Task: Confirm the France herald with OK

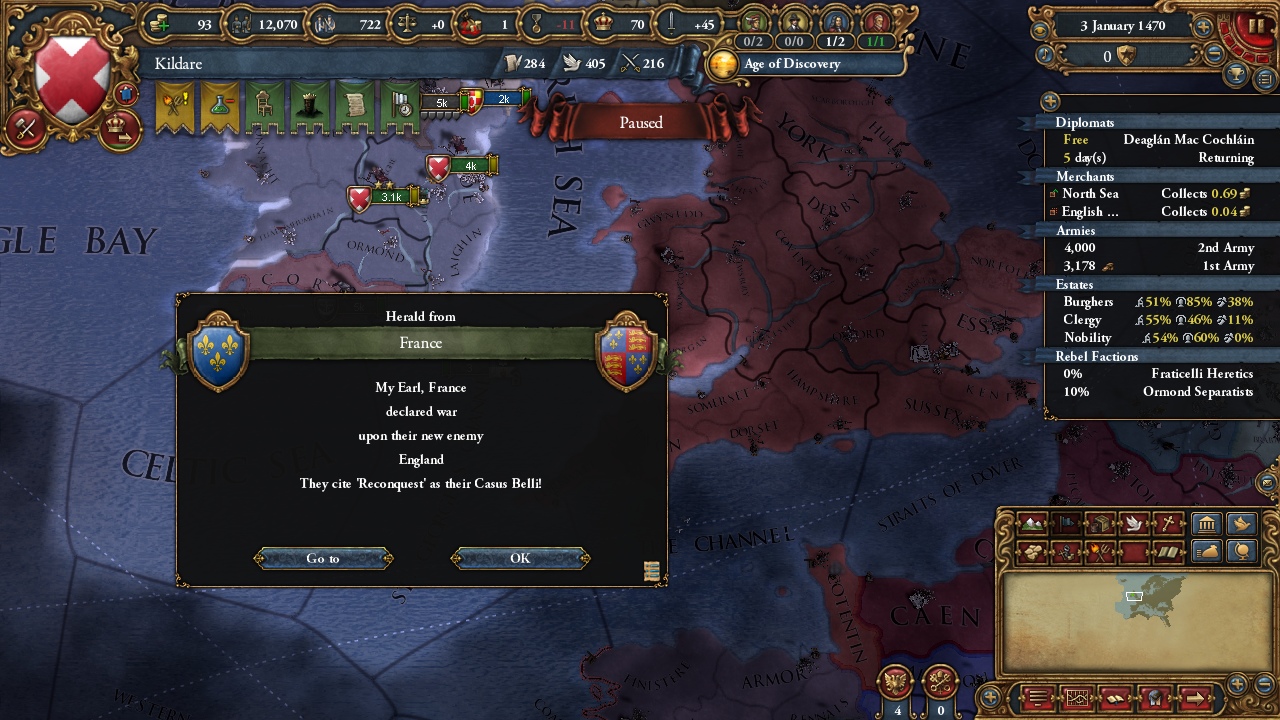Action: (x=520, y=558)
